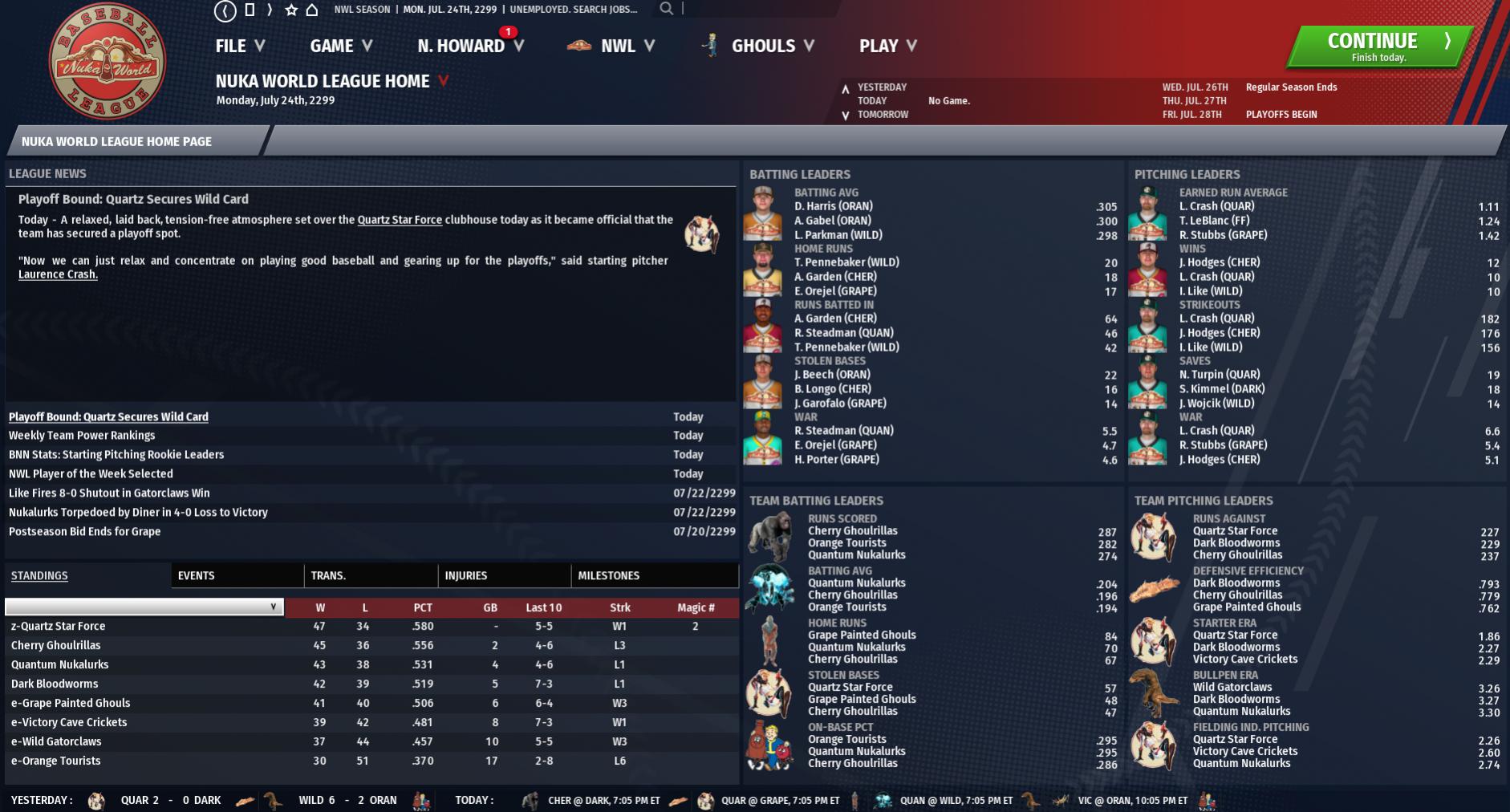Open the N. Howard manager menu
This screenshot has width=1510, height=812.
point(469,47)
